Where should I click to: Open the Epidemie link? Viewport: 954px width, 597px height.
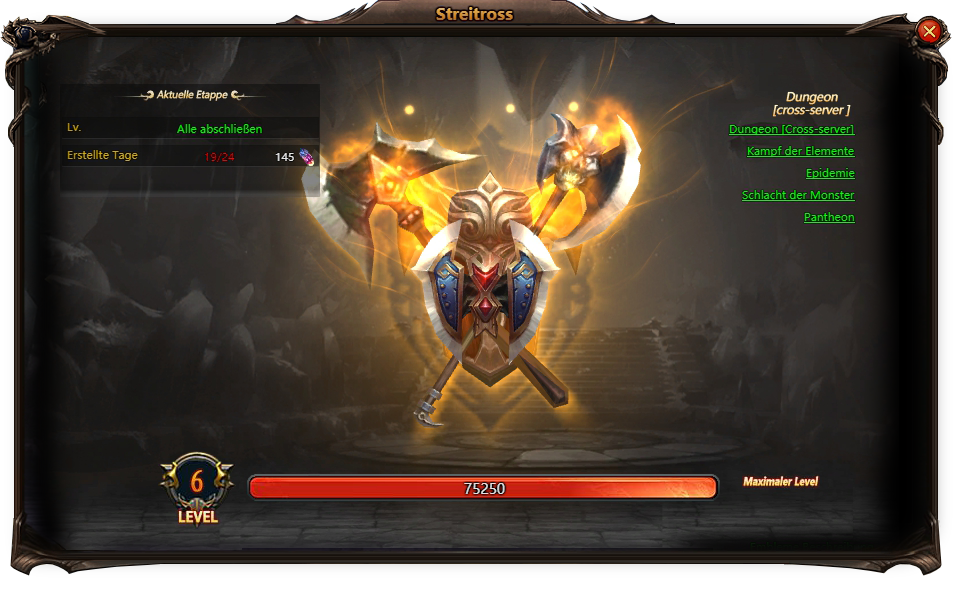tap(830, 173)
